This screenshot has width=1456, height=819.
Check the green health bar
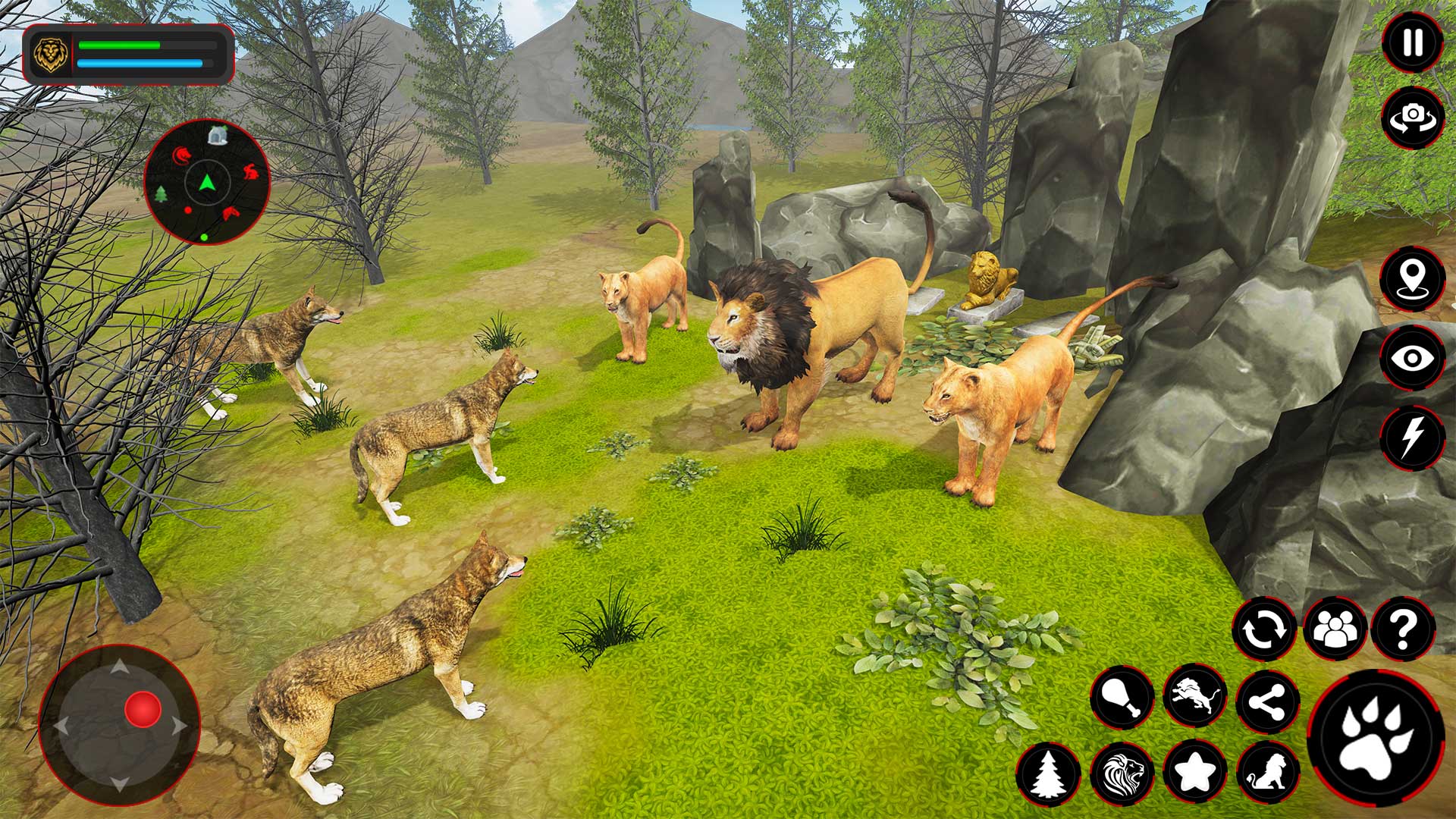point(118,44)
